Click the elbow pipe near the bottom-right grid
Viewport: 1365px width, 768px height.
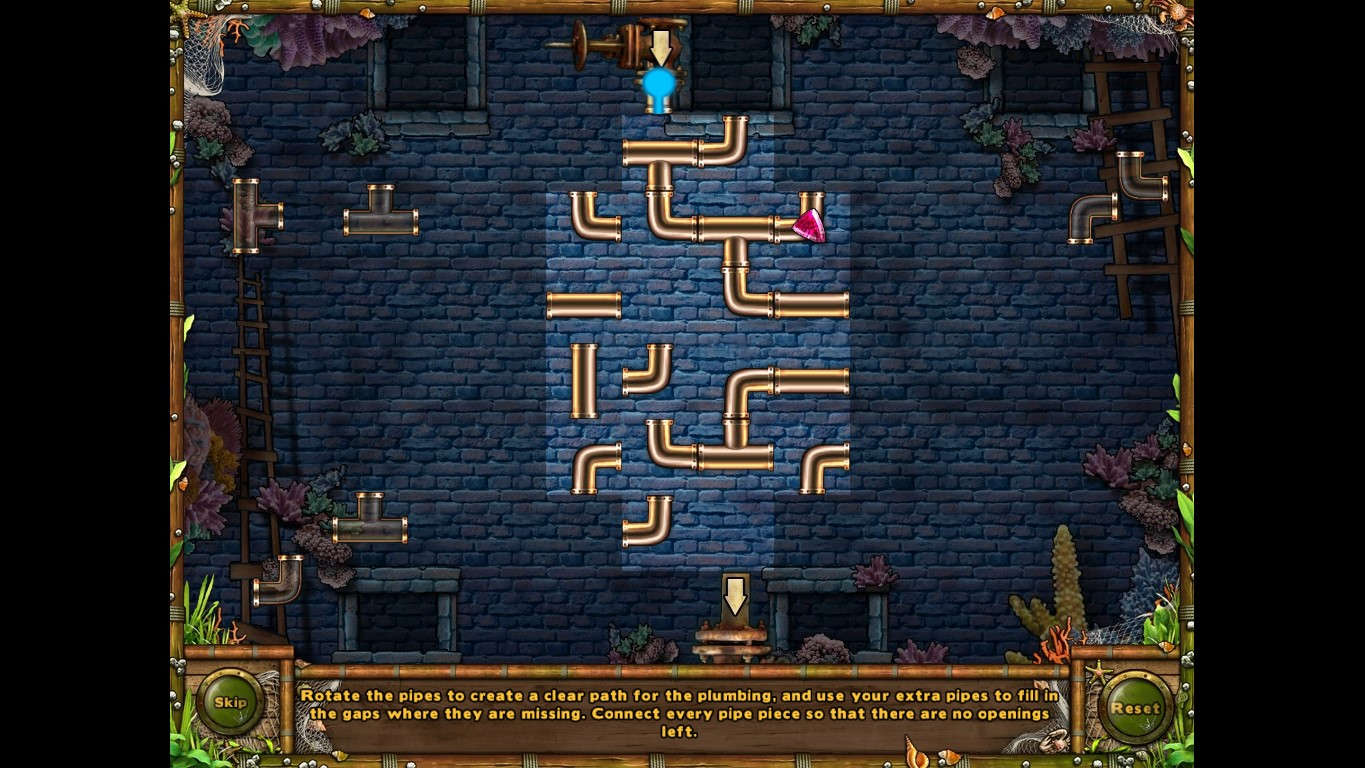click(x=822, y=465)
